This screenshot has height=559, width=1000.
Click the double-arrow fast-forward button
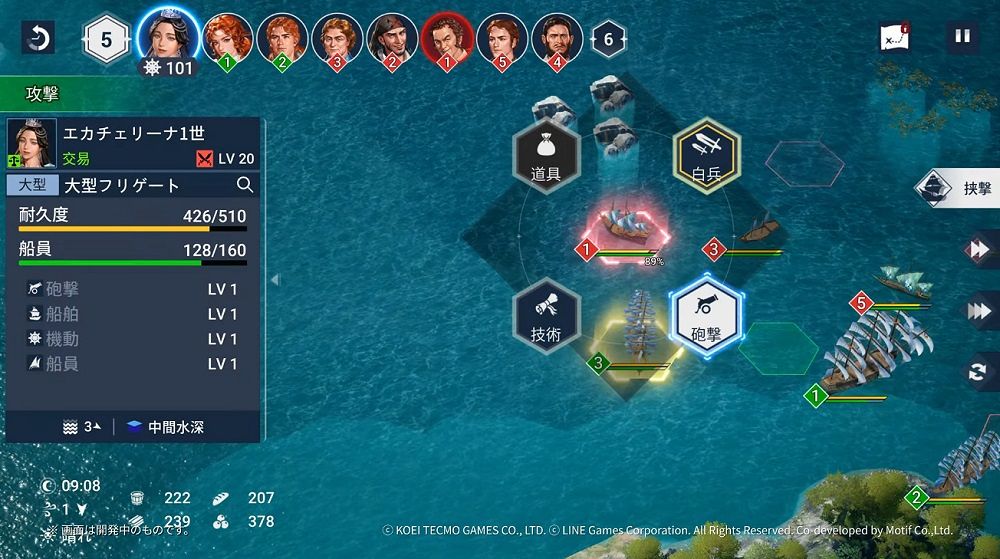(977, 250)
